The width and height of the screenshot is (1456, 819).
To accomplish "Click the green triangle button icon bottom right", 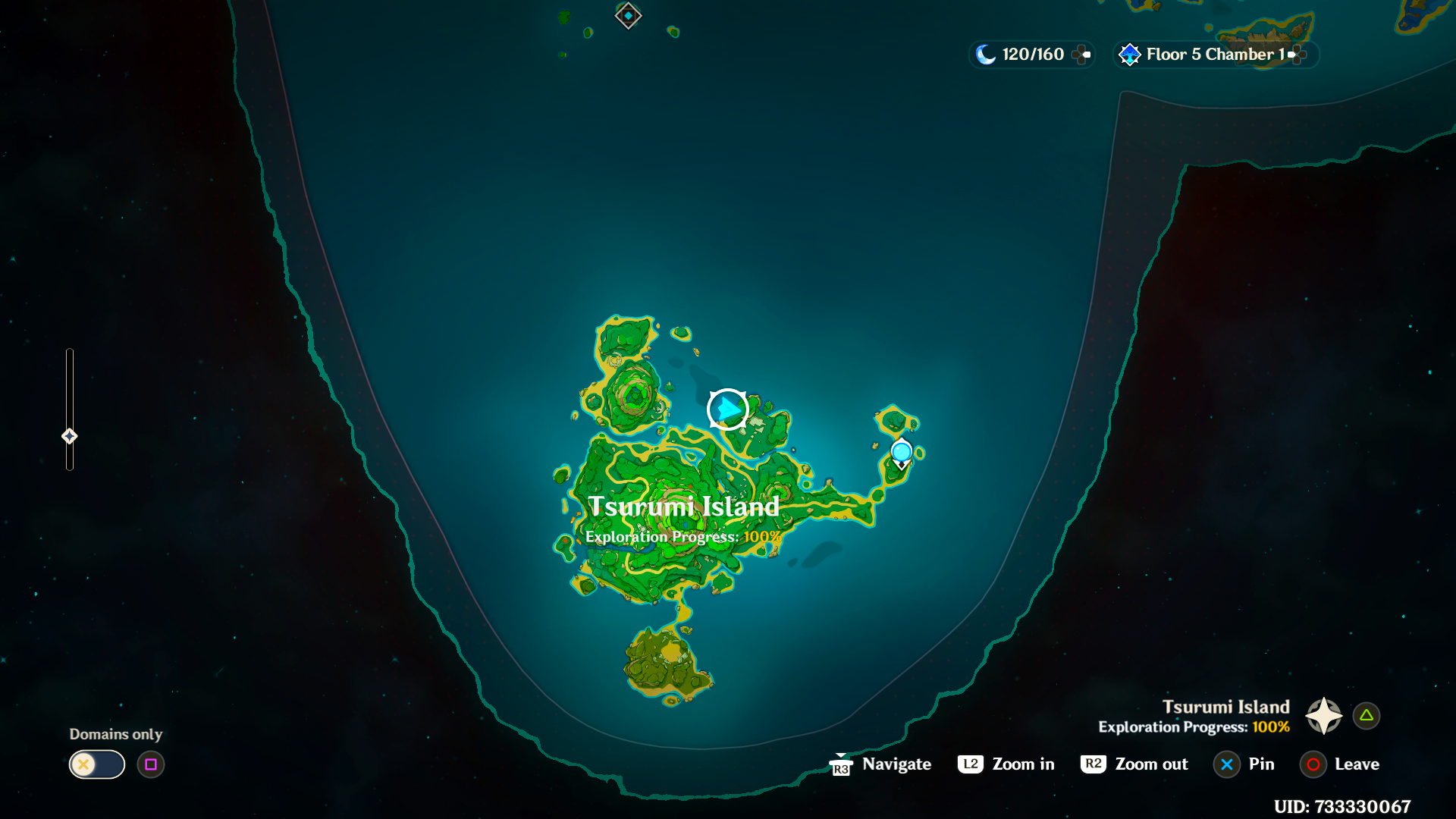I will [x=1366, y=714].
